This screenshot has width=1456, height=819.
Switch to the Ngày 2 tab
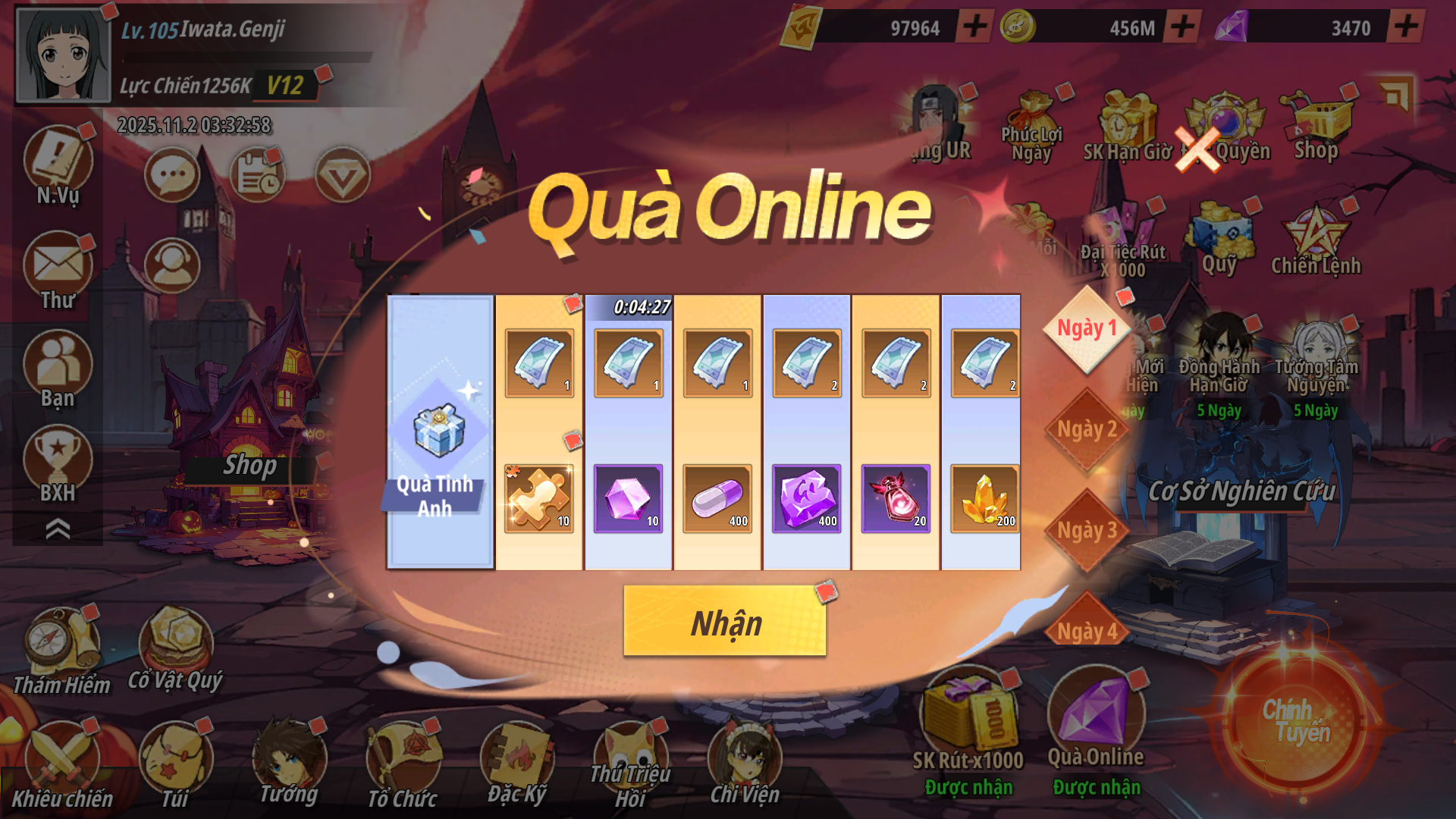click(x=1087, y=430)
